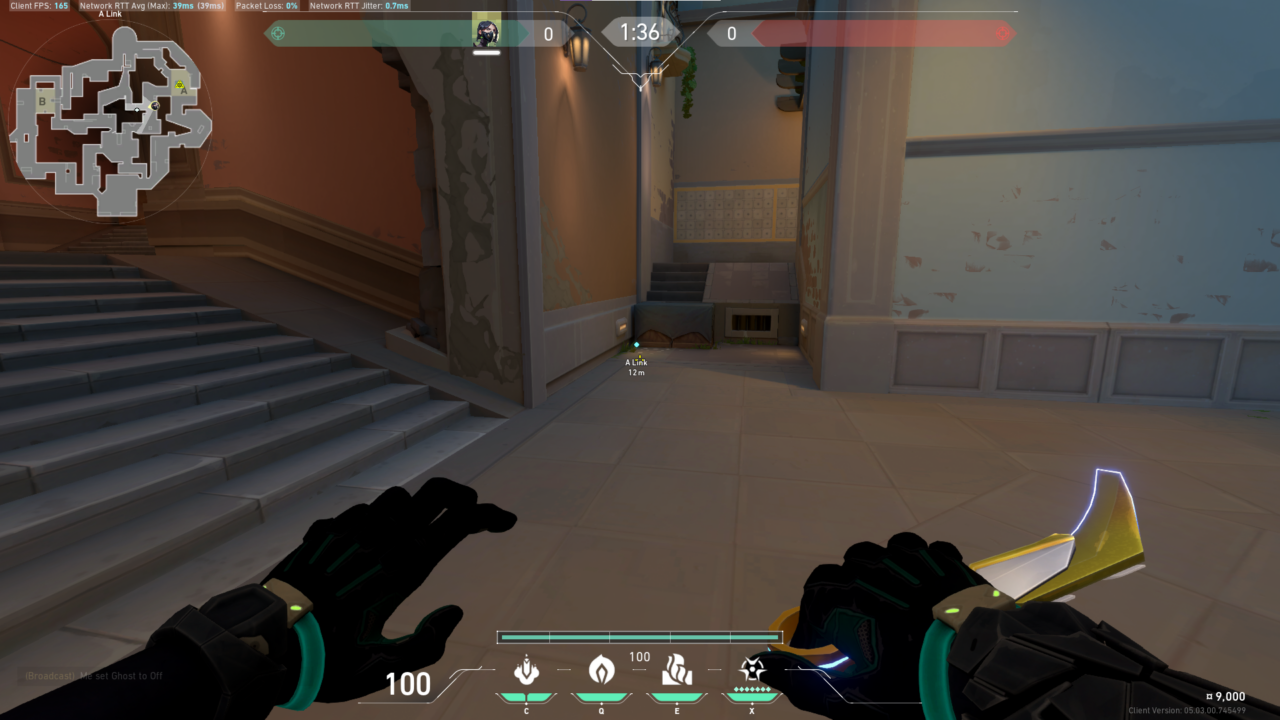
Task: Activate the flame orb Q ability
Action: [x=601, y=669]
